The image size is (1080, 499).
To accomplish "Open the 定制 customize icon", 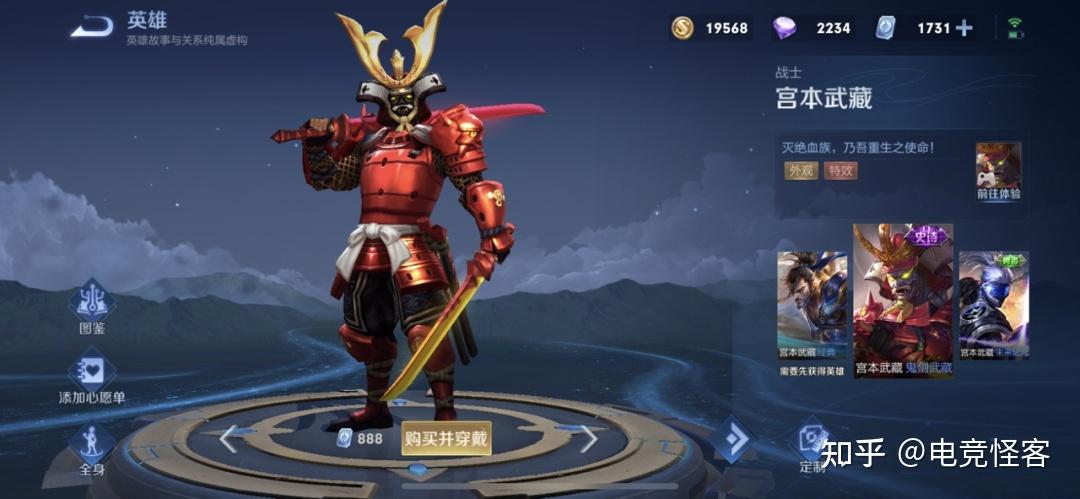I will coord(812,443).
